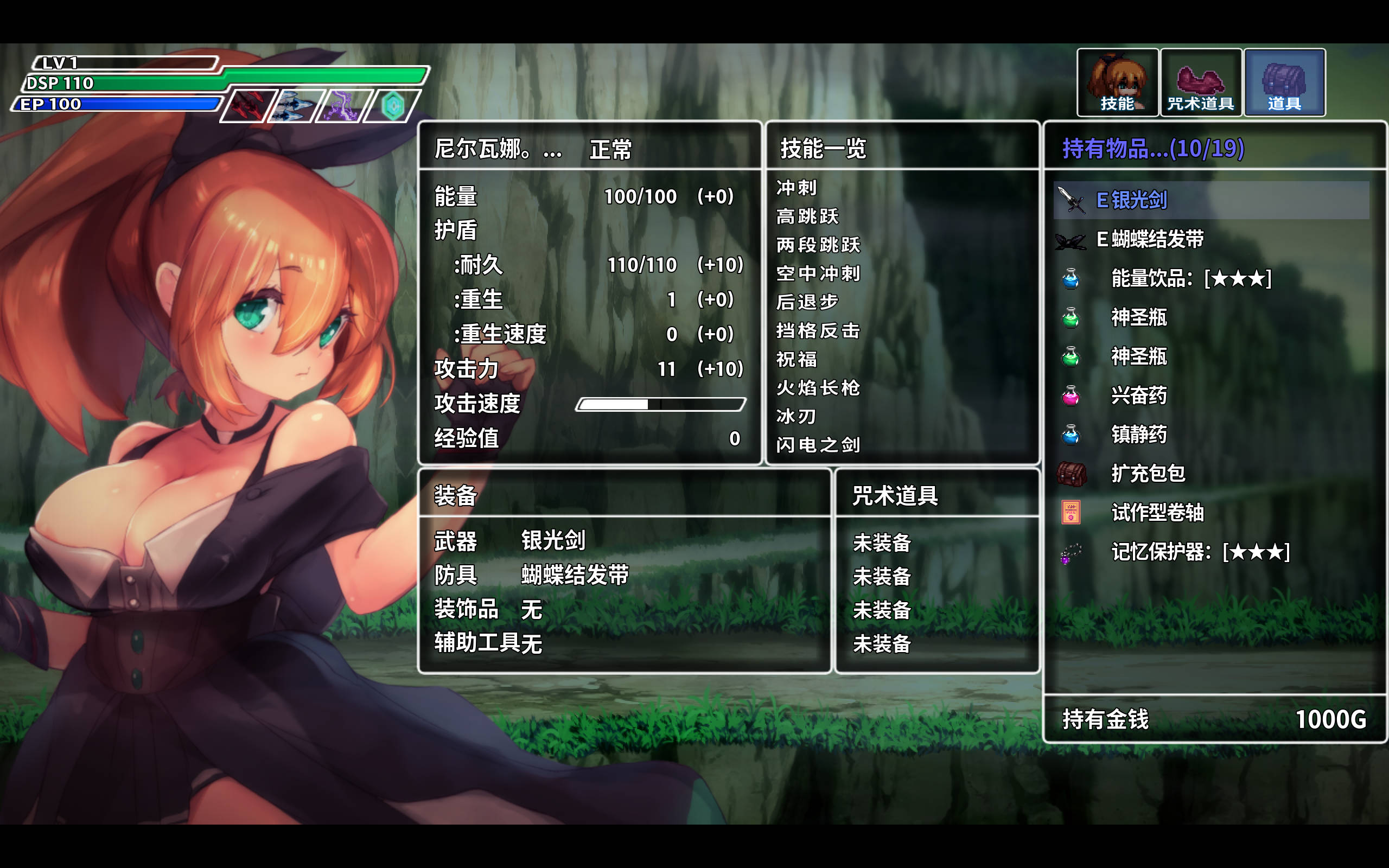Select the 道具 tab

pos(1284,82)
